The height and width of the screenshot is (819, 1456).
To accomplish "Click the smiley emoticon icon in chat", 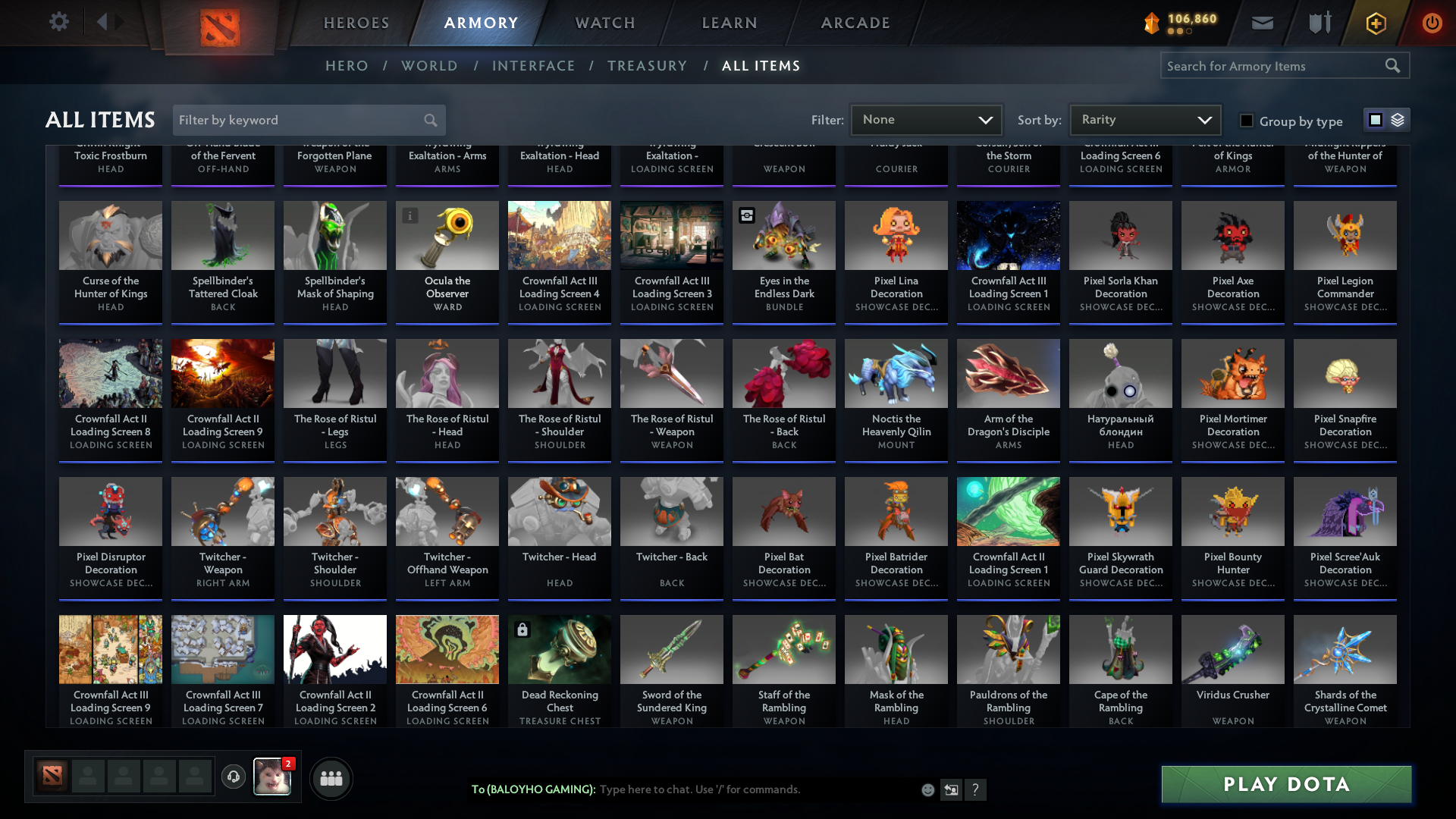I will pyautogui.click(x=927, y=789).
